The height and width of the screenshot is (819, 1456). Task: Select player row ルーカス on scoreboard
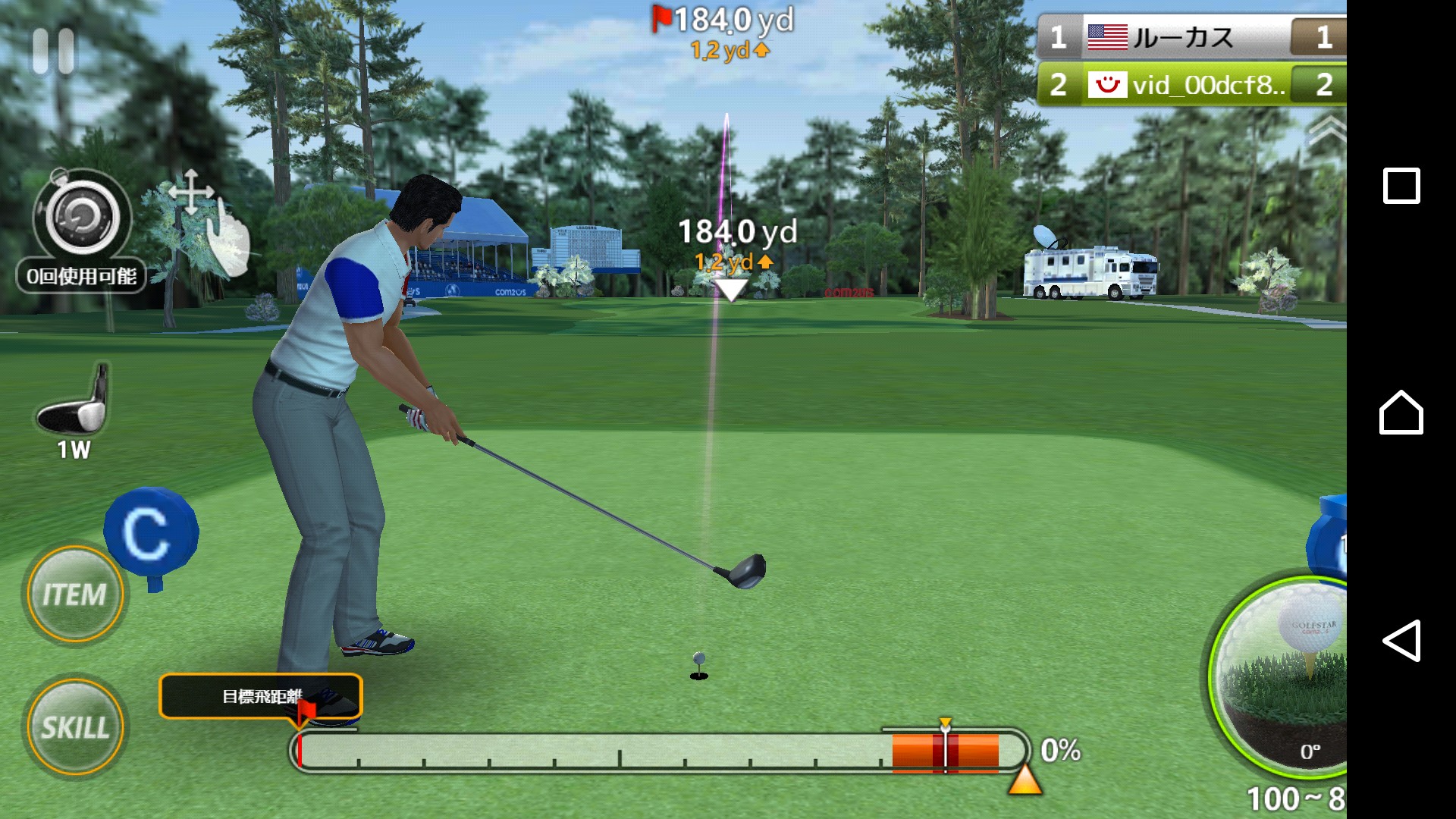click(x=1191, y=37)
